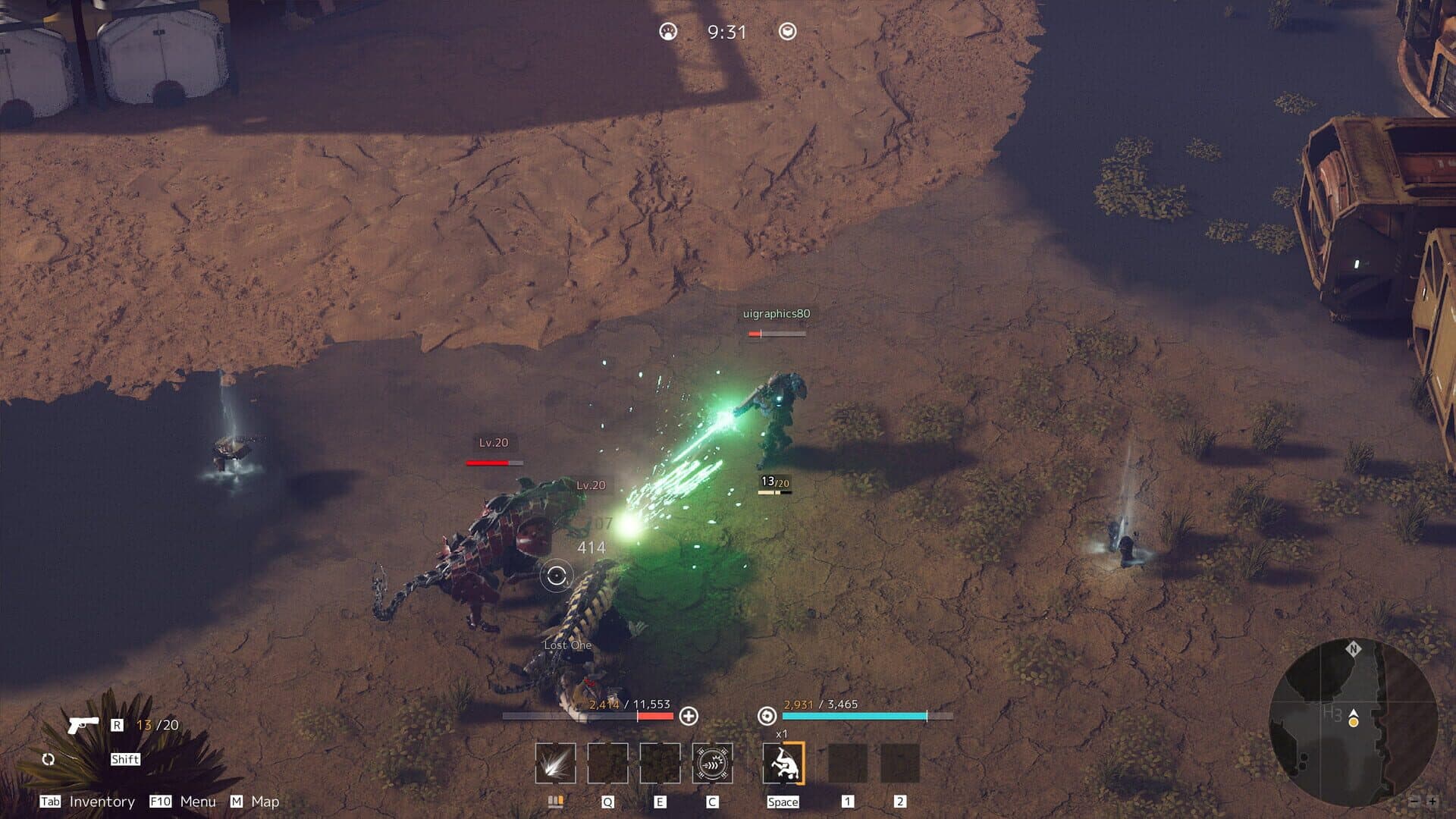Open the Map label
1456x819 pixels.
click(265, 802)
